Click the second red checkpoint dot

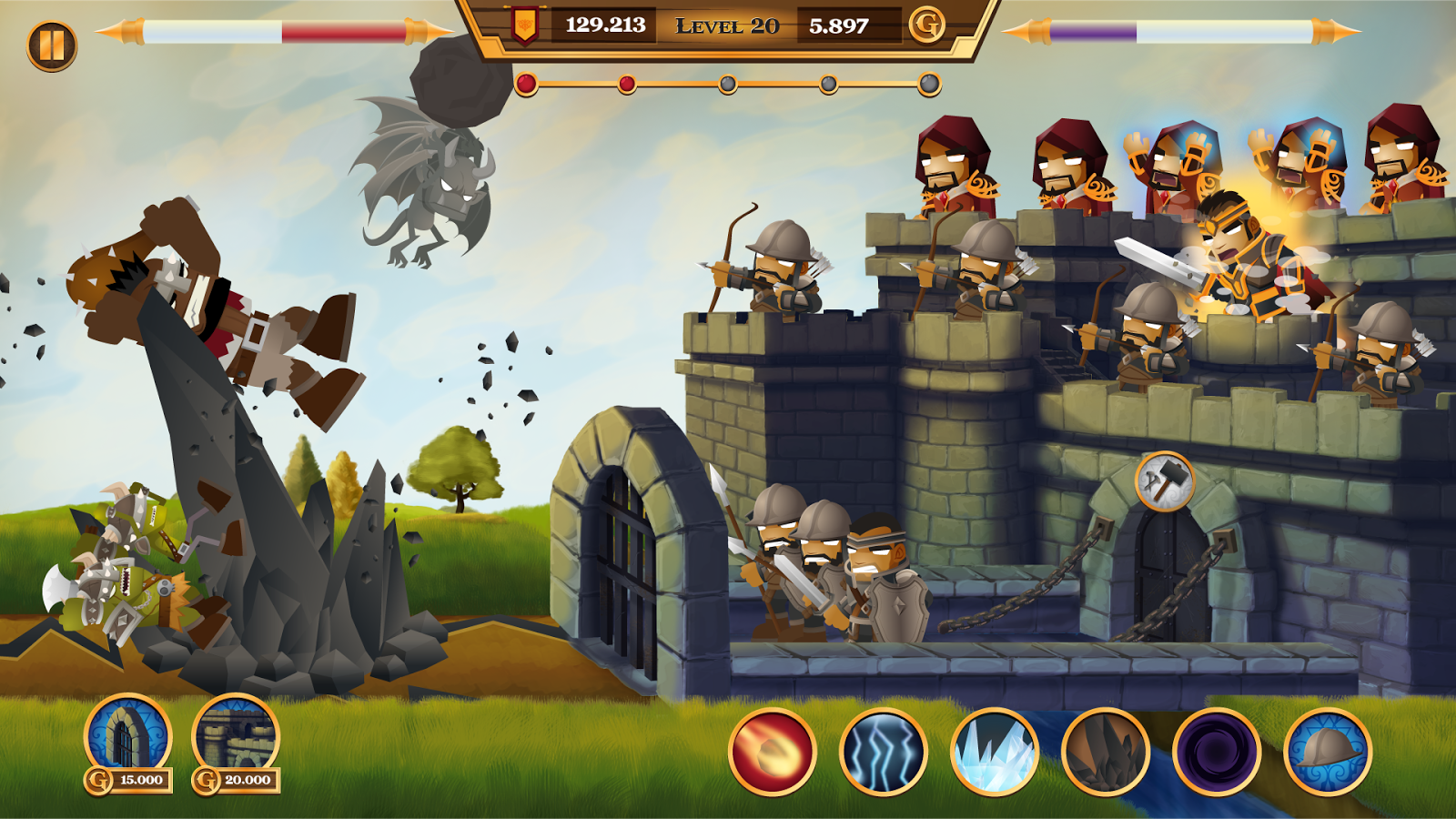tap(625, 84)
